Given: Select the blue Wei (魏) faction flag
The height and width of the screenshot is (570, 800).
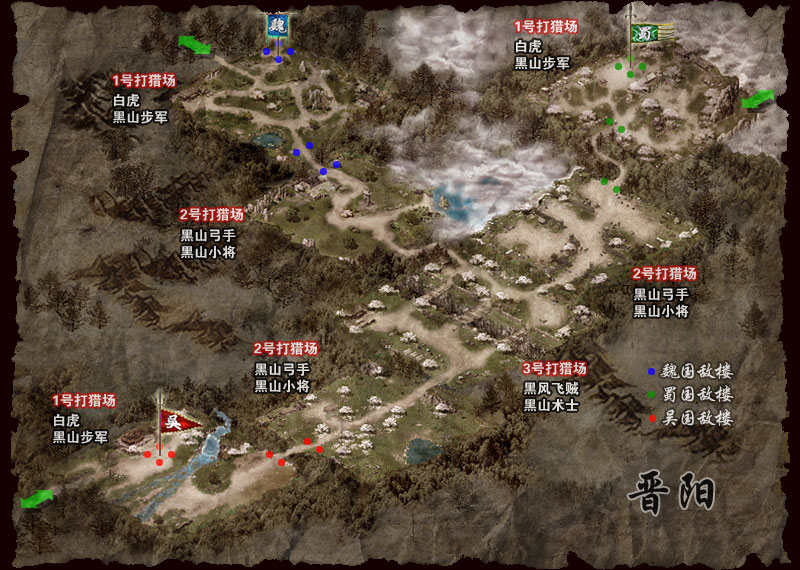Looking at the screenshot, I should pyautogui.click(x=277, y=26).
